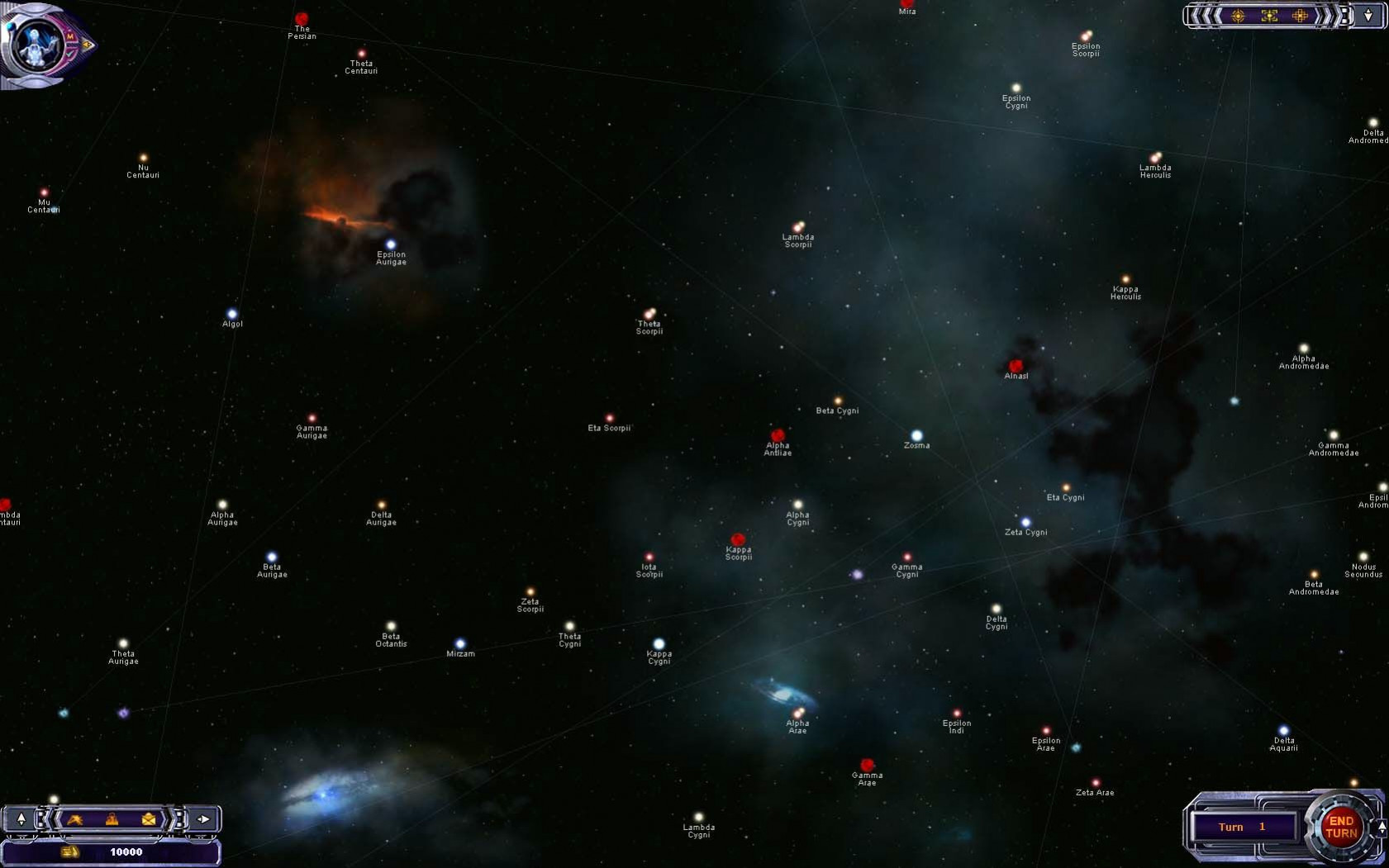The height and width of the screenshot is (868, 1389).
Task: Expand the bottom panel with the right arrow
Action: (x=203, y=819)
